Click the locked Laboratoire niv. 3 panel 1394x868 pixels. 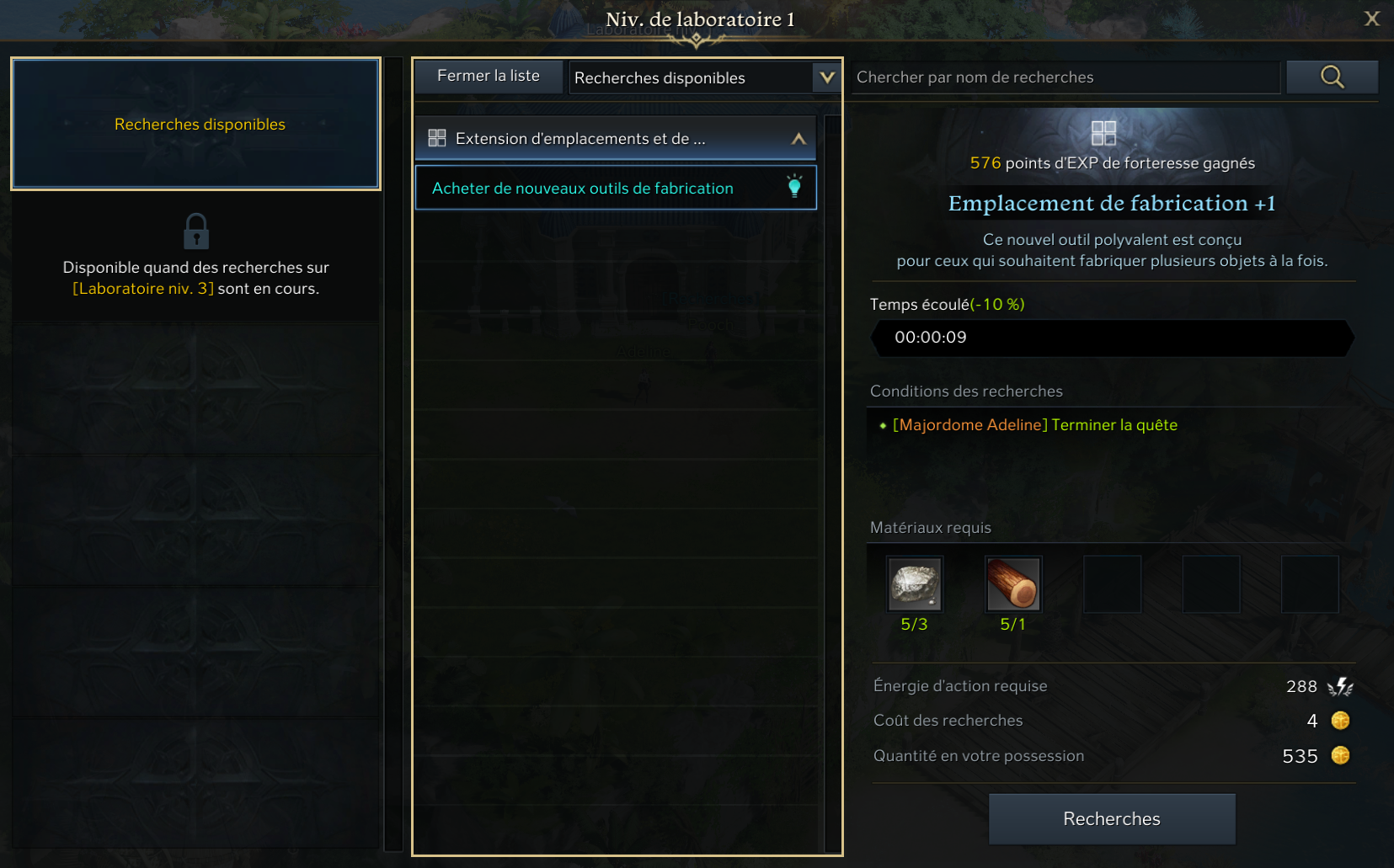click(195, 256)
